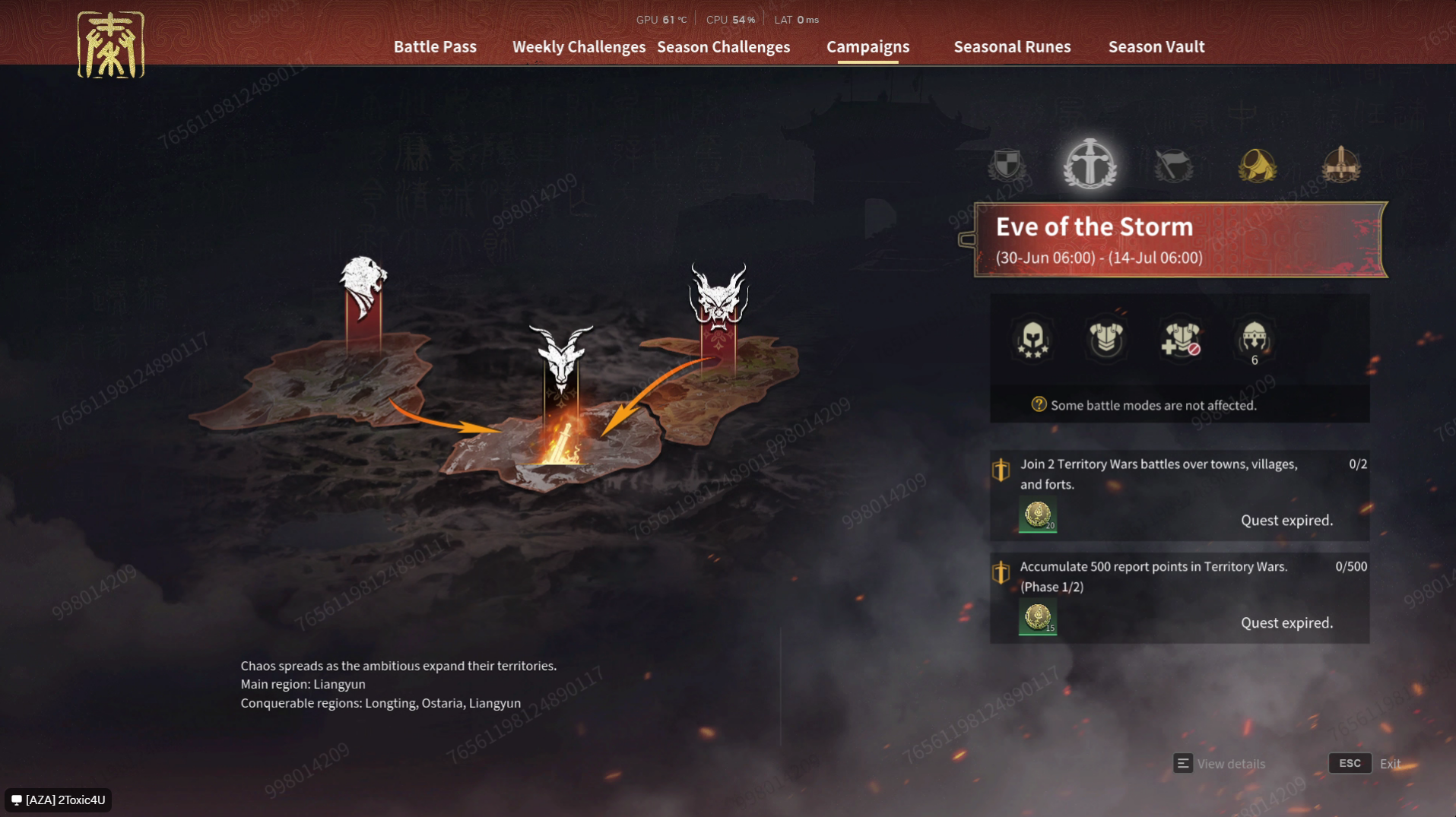Click the skull helmet with stars rule icon
Viewport: 1456px width, 817px height.
click(1033, 339)
